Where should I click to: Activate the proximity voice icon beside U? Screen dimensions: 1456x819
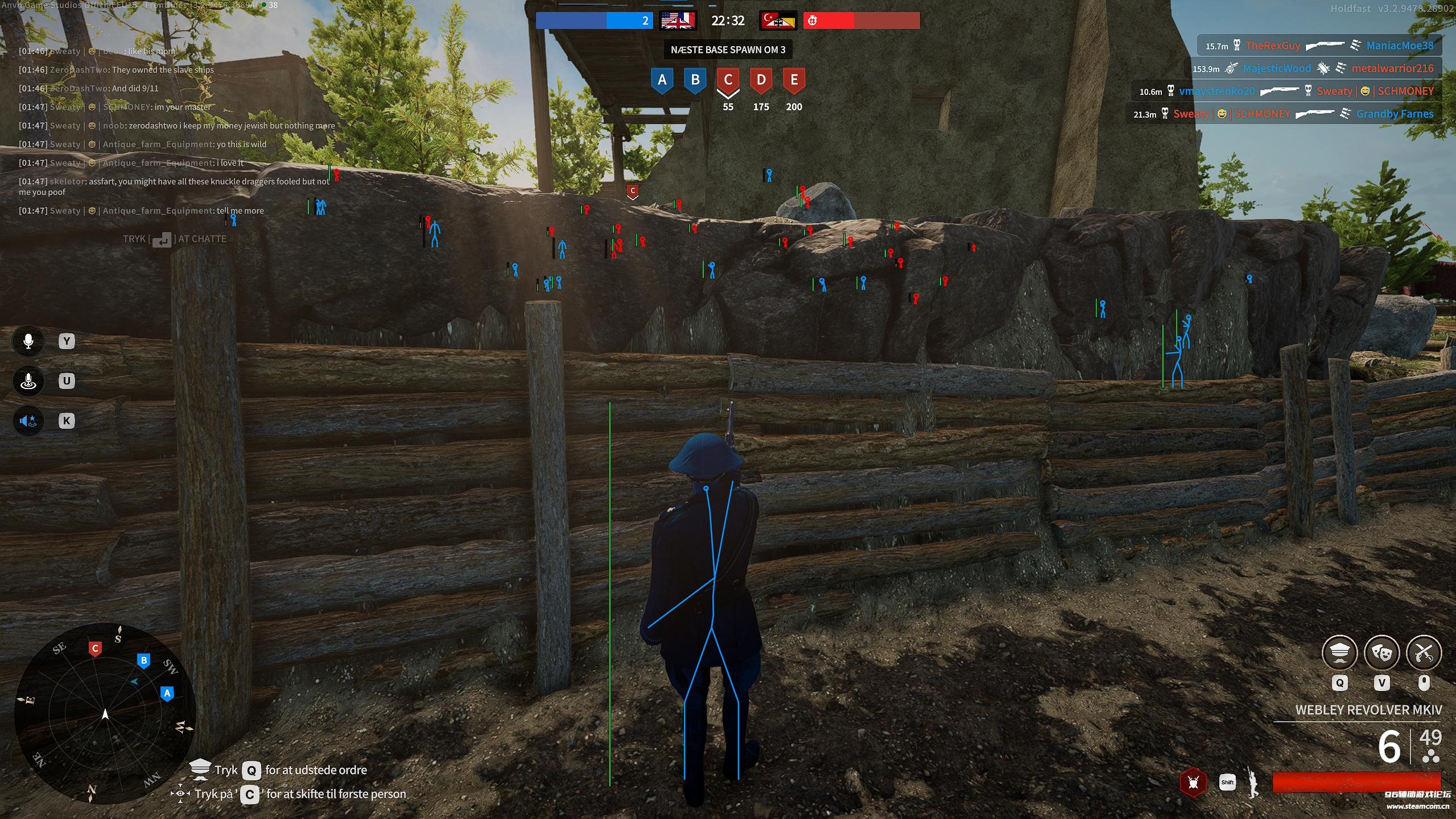click(x=28, y=381)
